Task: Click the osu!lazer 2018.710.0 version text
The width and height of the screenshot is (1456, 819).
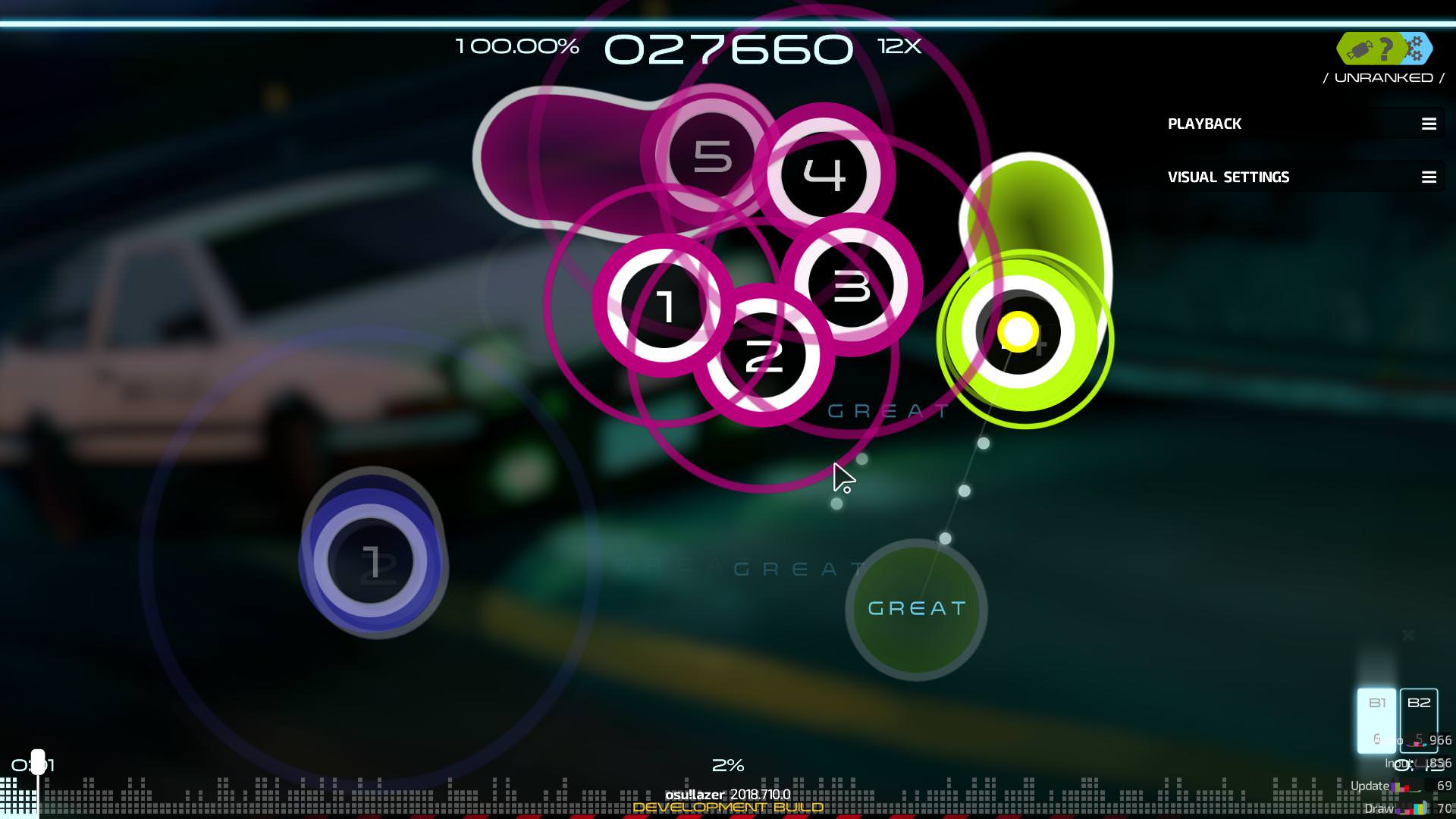Action: (x=726, y=795)
